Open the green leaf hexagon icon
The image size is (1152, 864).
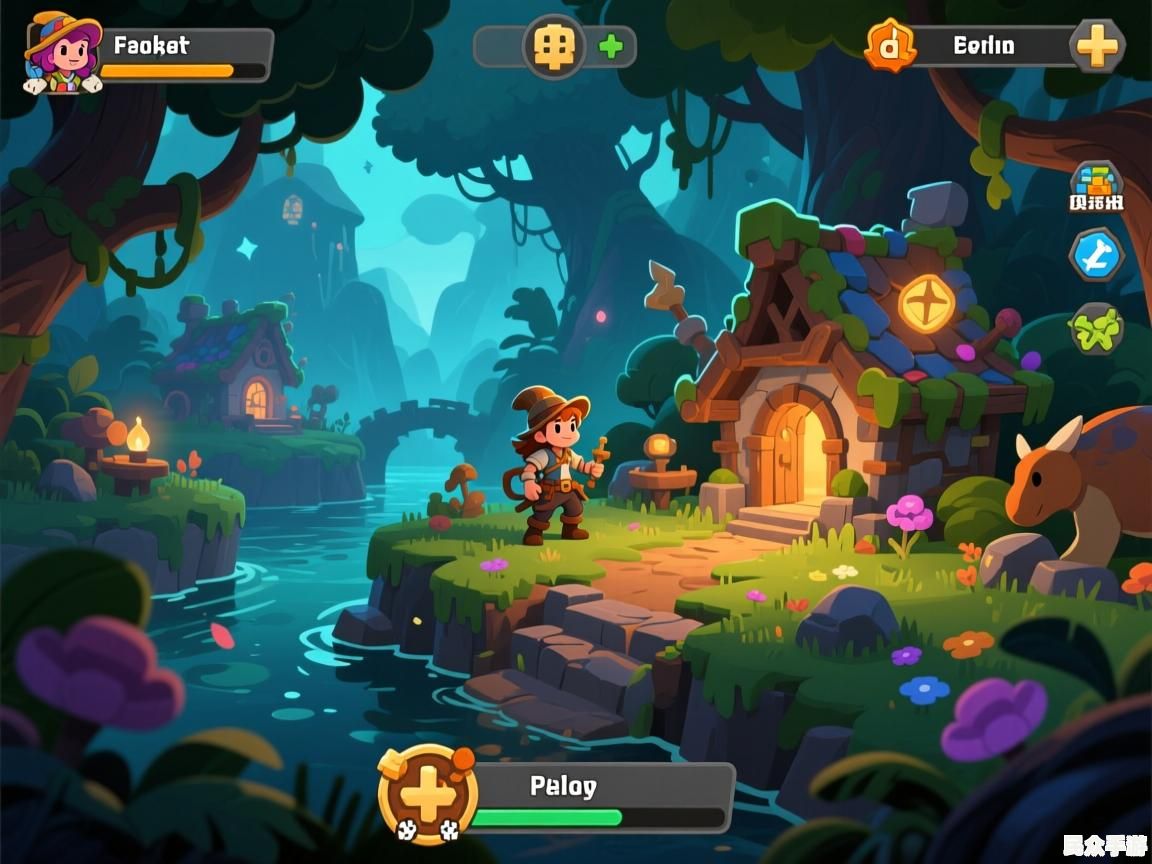[x=1097, y=328]
